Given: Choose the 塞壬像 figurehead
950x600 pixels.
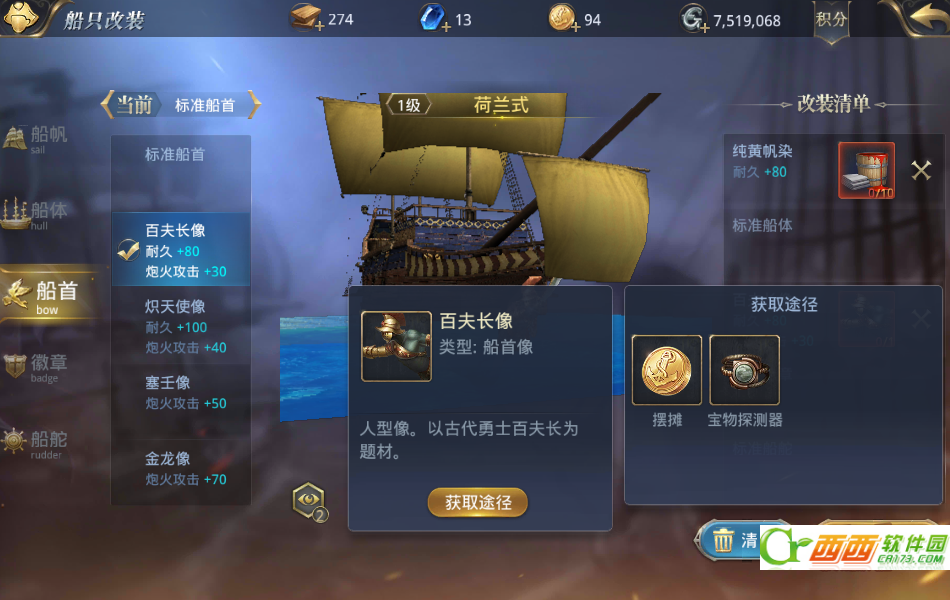Looking at the screenshot, I should (x=180, y=393).
